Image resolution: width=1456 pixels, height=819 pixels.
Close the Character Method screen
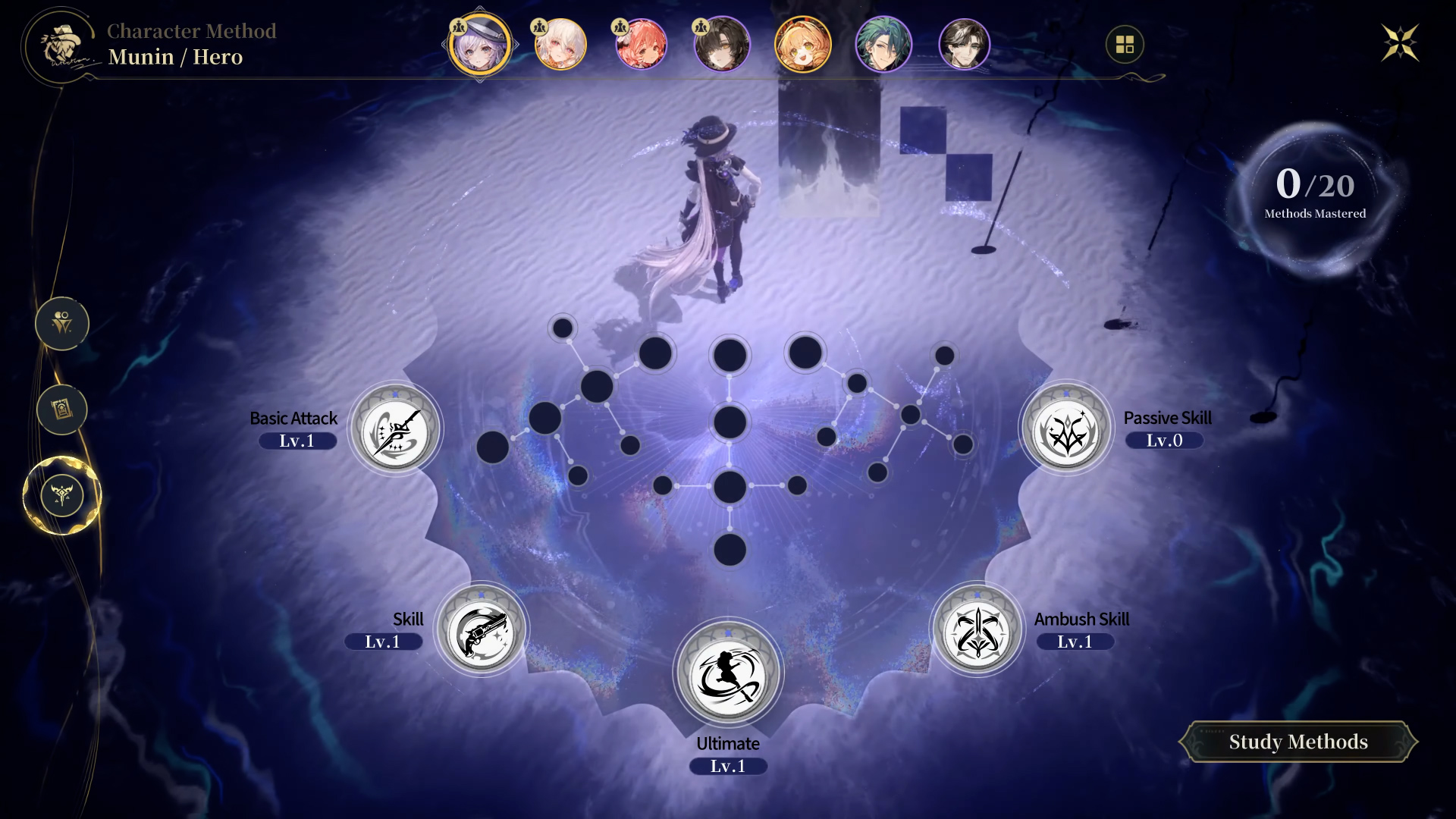pos(1399,42)
